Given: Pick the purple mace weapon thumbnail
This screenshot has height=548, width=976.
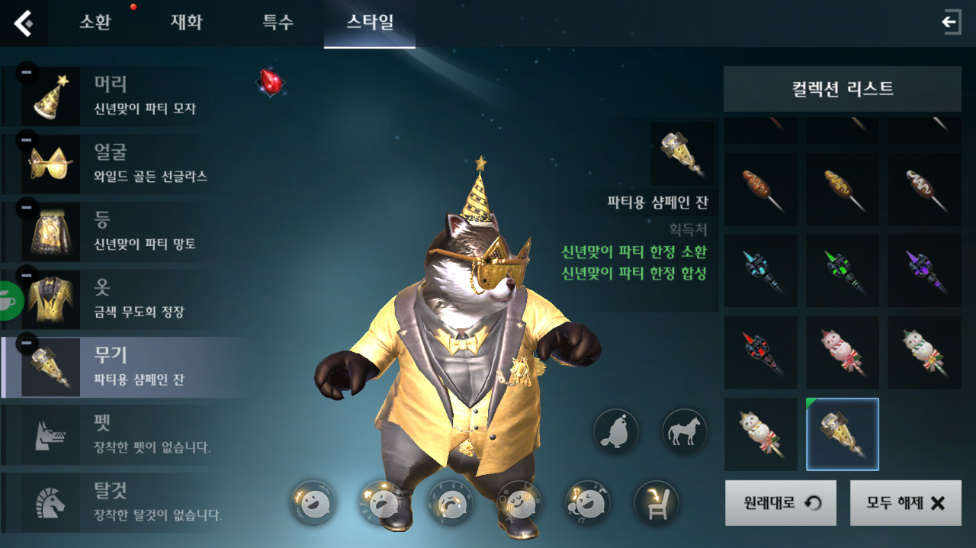Looking at the screenshot, I should [x=924, y=272].
